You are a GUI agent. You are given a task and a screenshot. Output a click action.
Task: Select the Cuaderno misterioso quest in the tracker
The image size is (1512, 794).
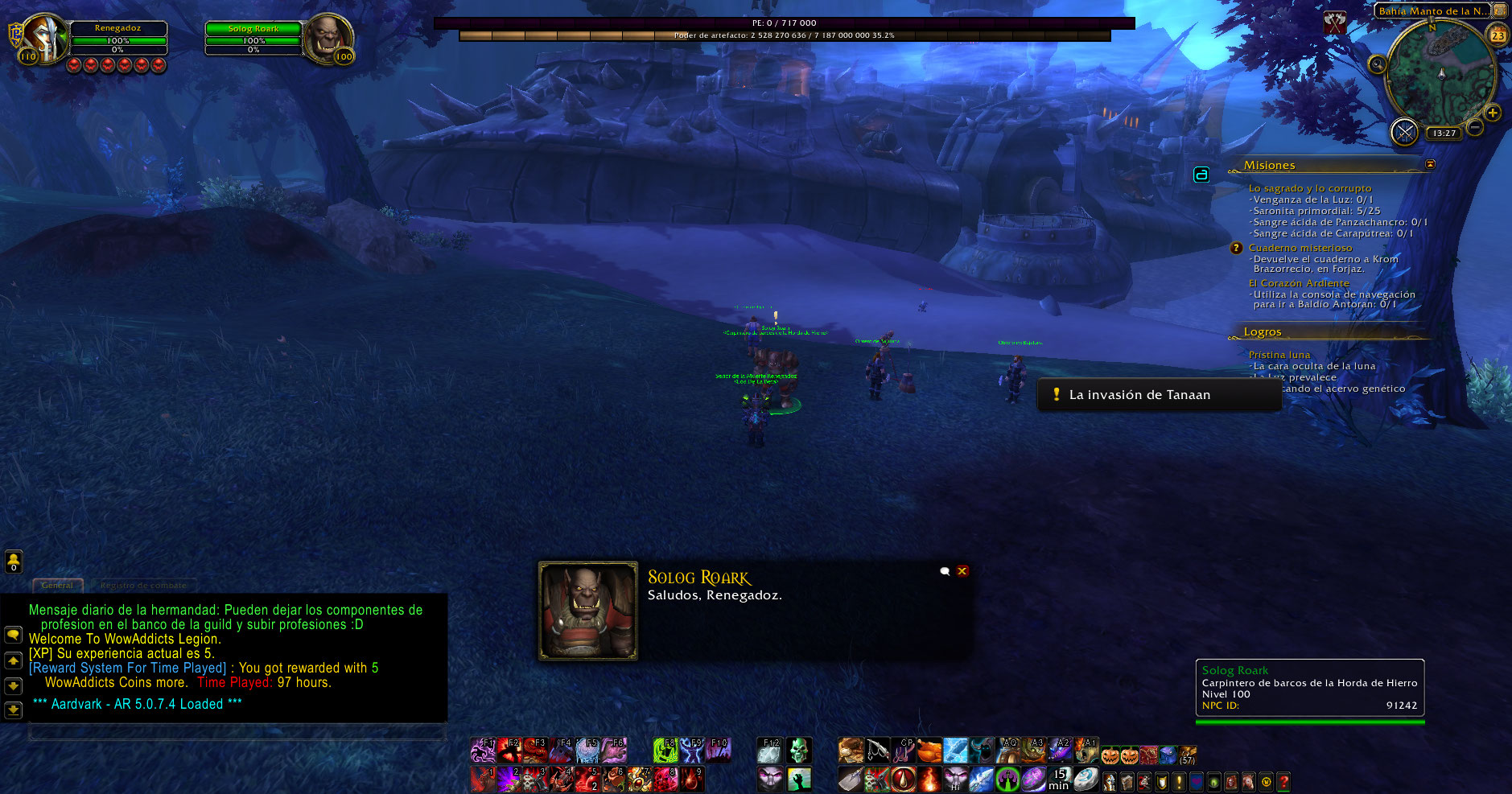(x=1300, y=248)
